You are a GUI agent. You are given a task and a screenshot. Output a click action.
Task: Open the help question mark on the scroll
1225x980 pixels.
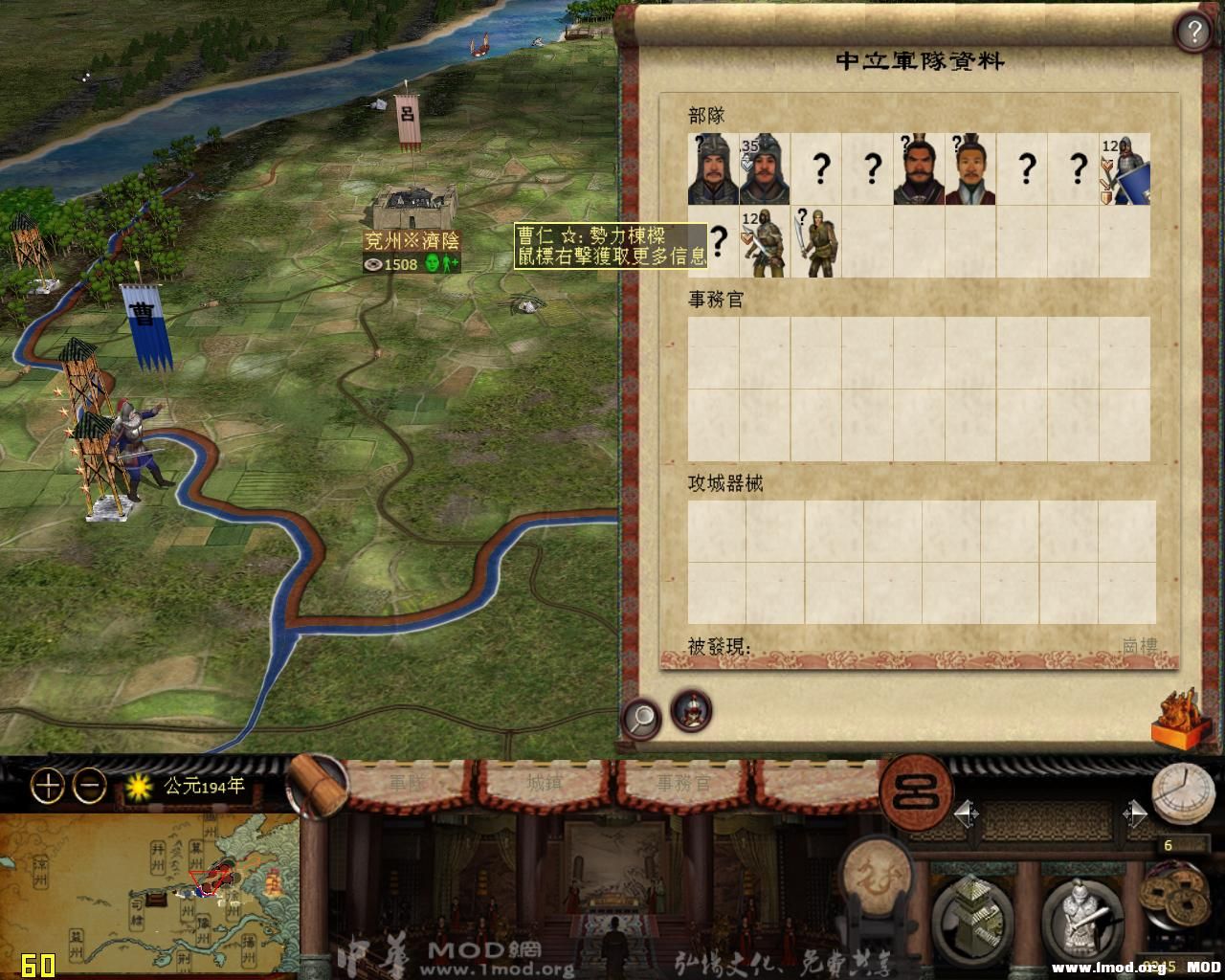tap(1193, 33)
